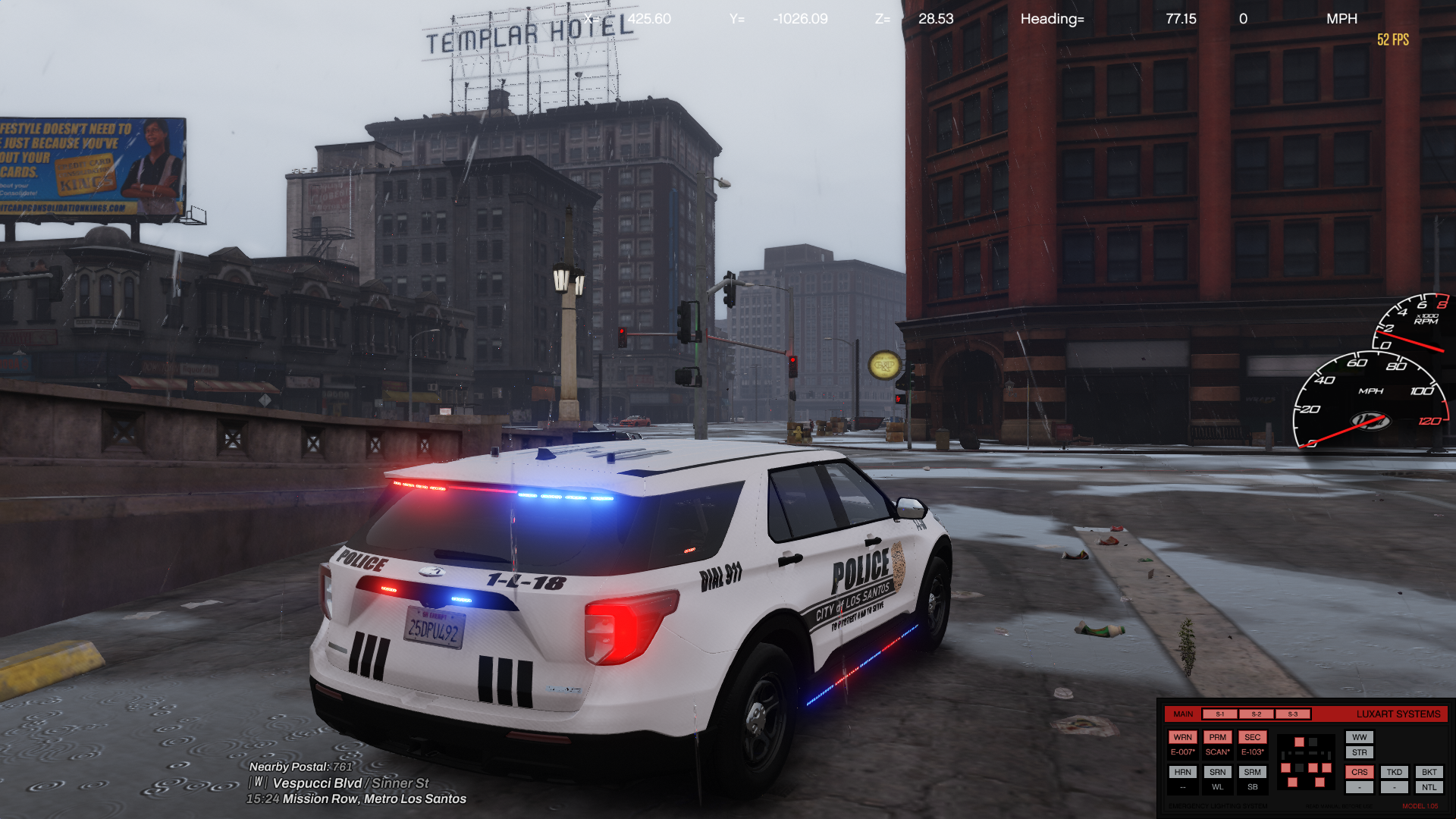Activate the SRN siren button
The width and height of the screenshot is (1456, 819).
click(1217, 772)
